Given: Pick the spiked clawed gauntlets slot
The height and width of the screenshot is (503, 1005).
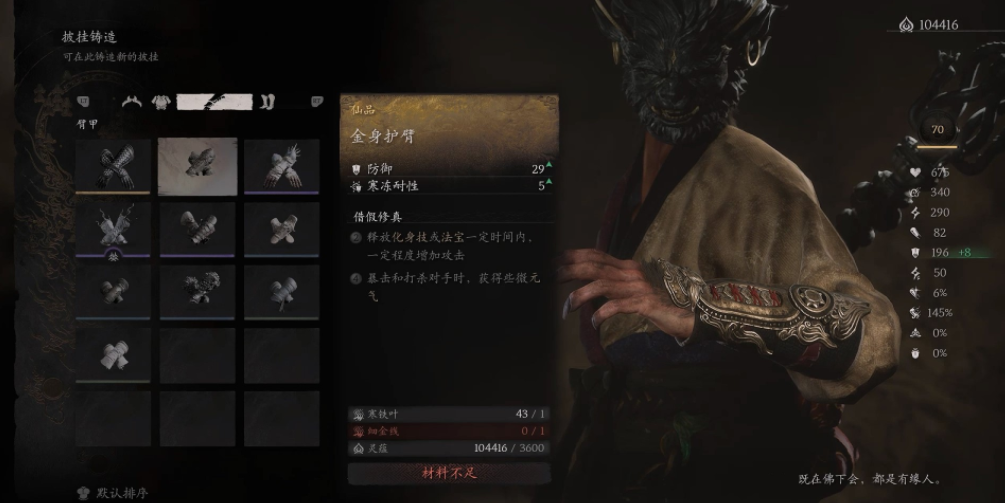Looking at the screenshot, I should pos(282,165).
